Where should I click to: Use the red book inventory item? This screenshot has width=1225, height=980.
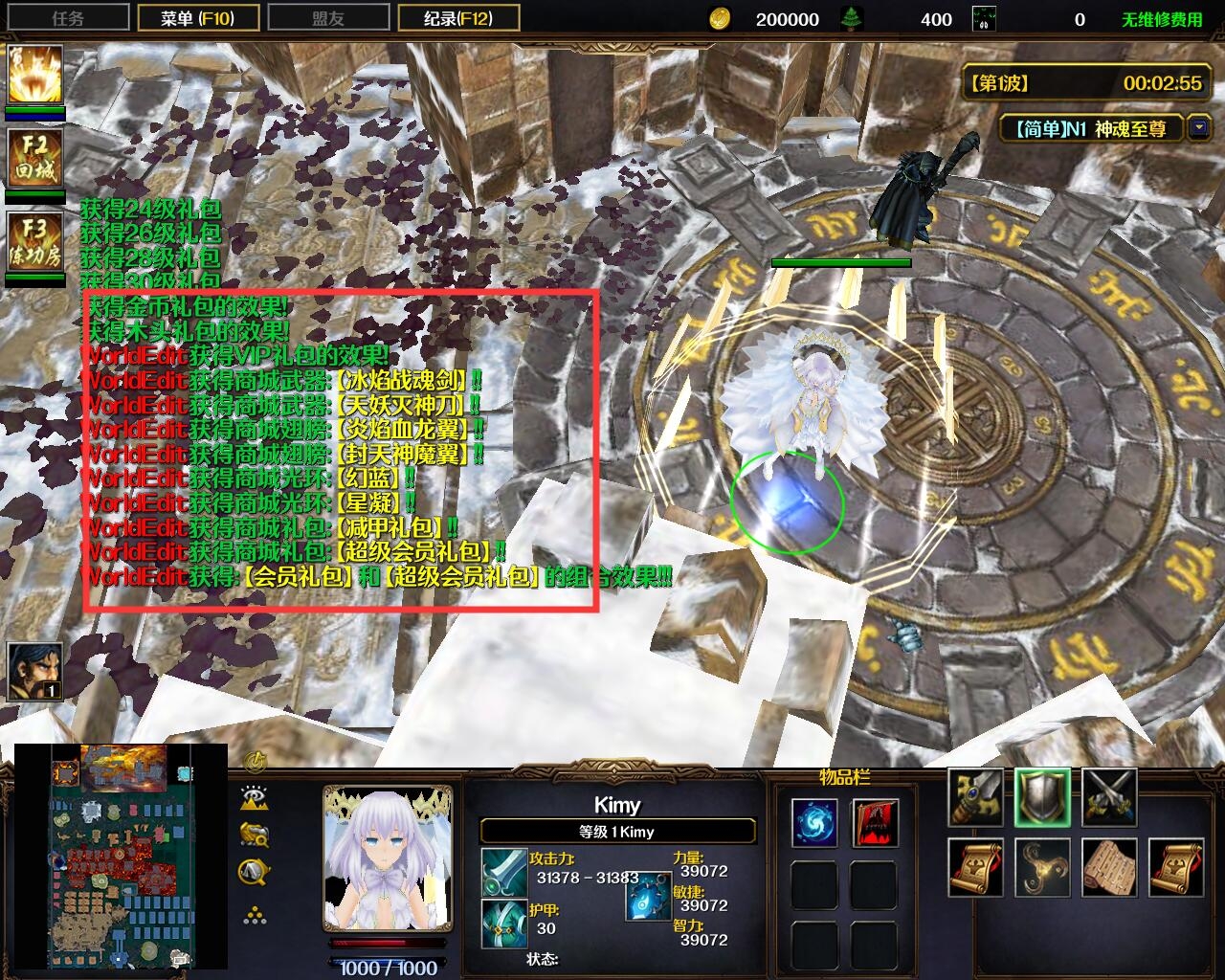pyautogui.click(x=875, y=823)
